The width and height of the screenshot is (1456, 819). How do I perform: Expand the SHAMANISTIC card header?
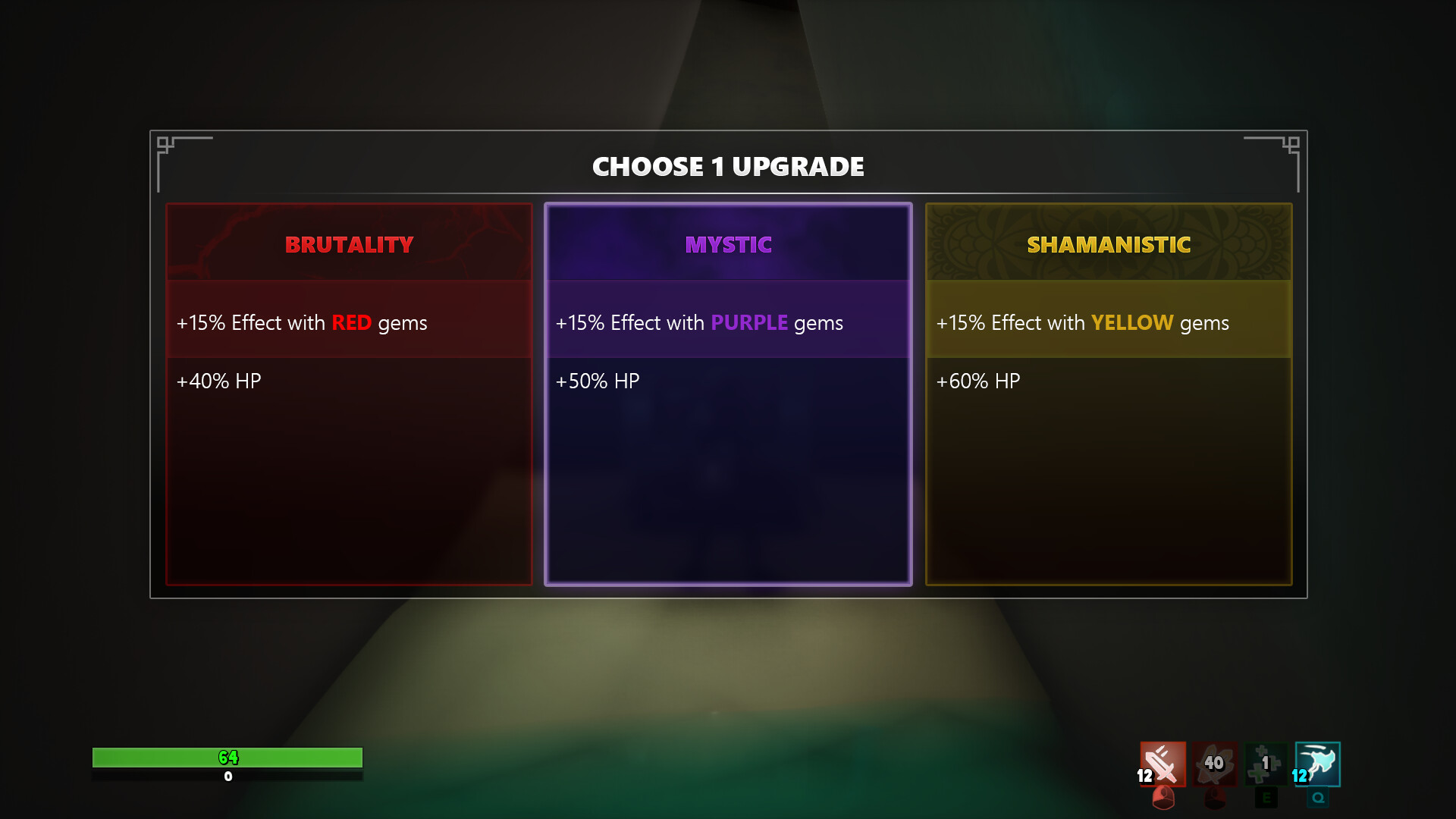1109,244
